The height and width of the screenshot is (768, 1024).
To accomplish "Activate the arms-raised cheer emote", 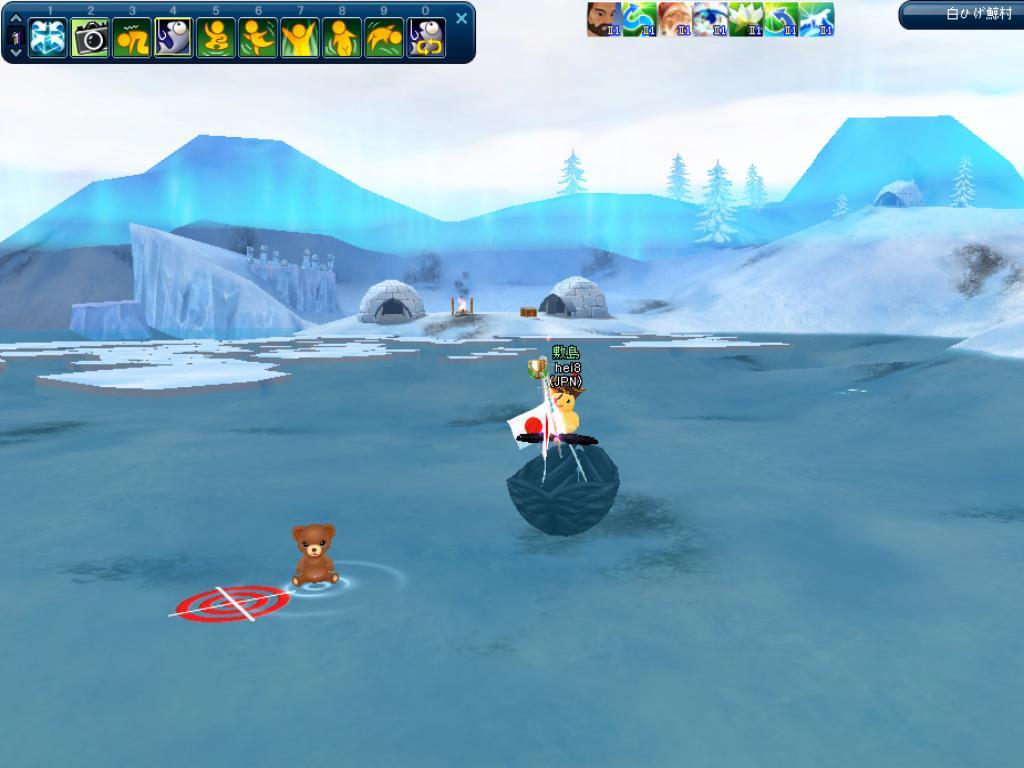I will click(300, 38).
